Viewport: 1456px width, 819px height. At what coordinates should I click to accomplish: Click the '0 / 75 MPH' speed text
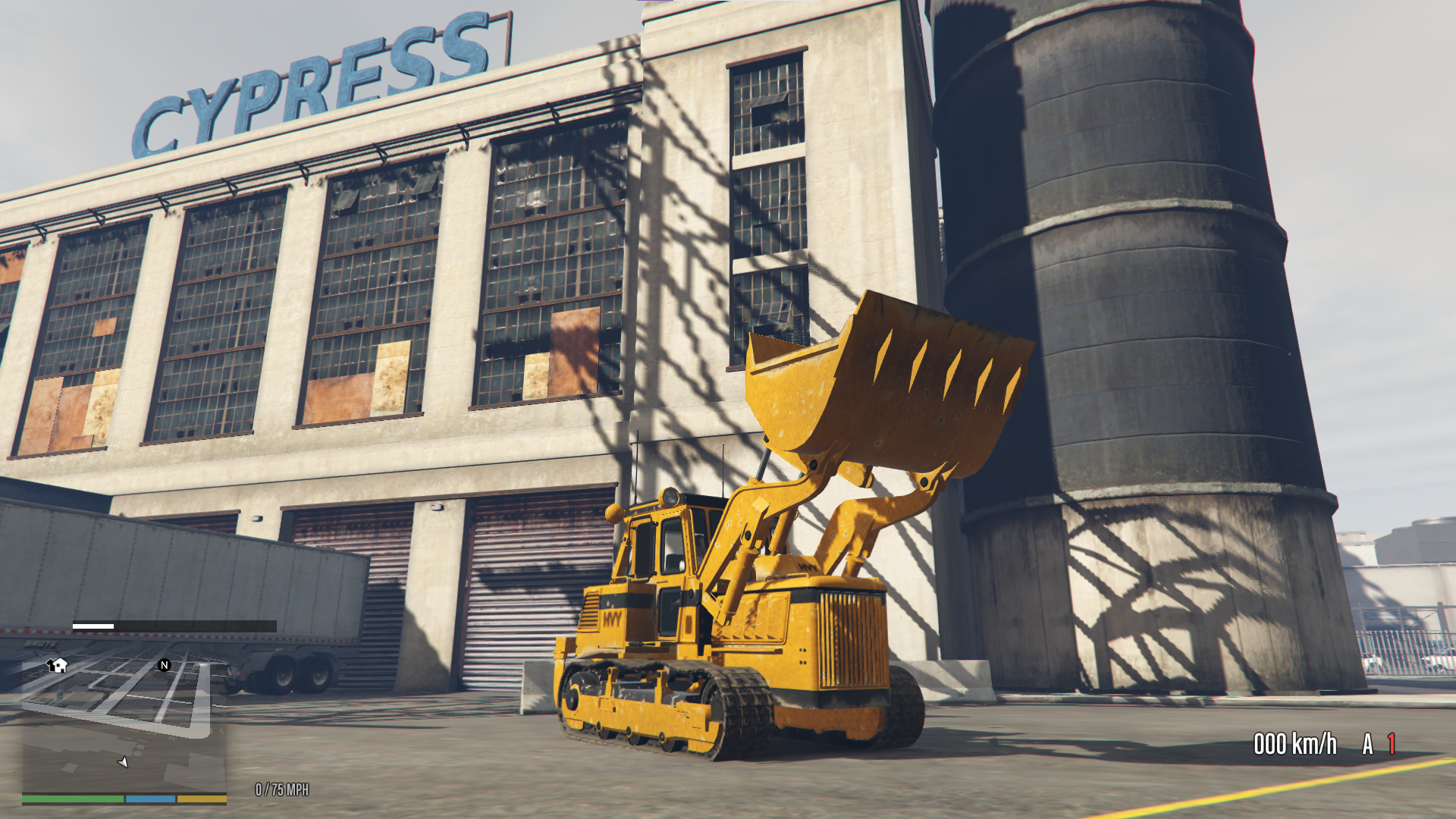click(281, 787)
